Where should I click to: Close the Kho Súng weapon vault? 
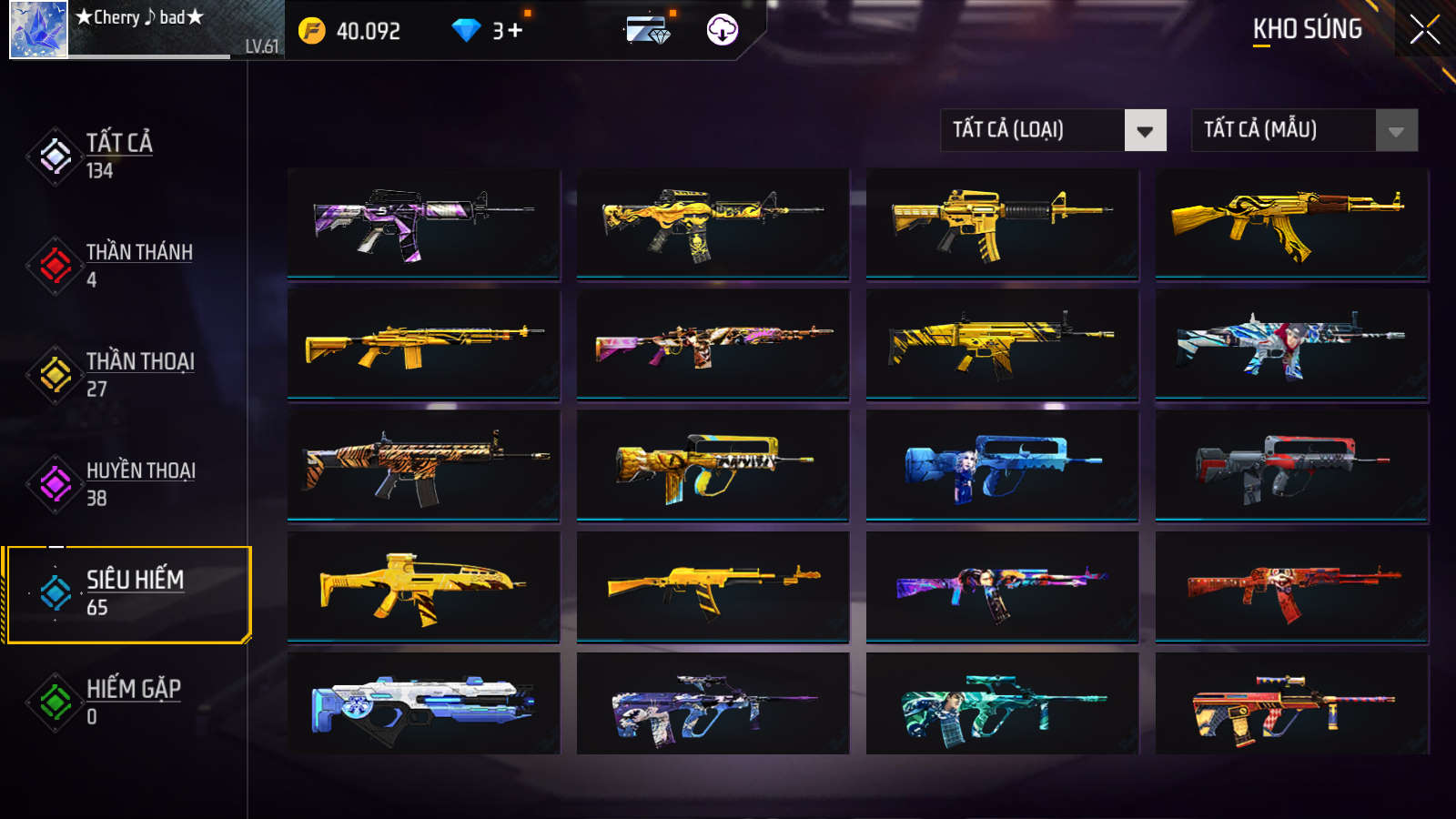1424,30
